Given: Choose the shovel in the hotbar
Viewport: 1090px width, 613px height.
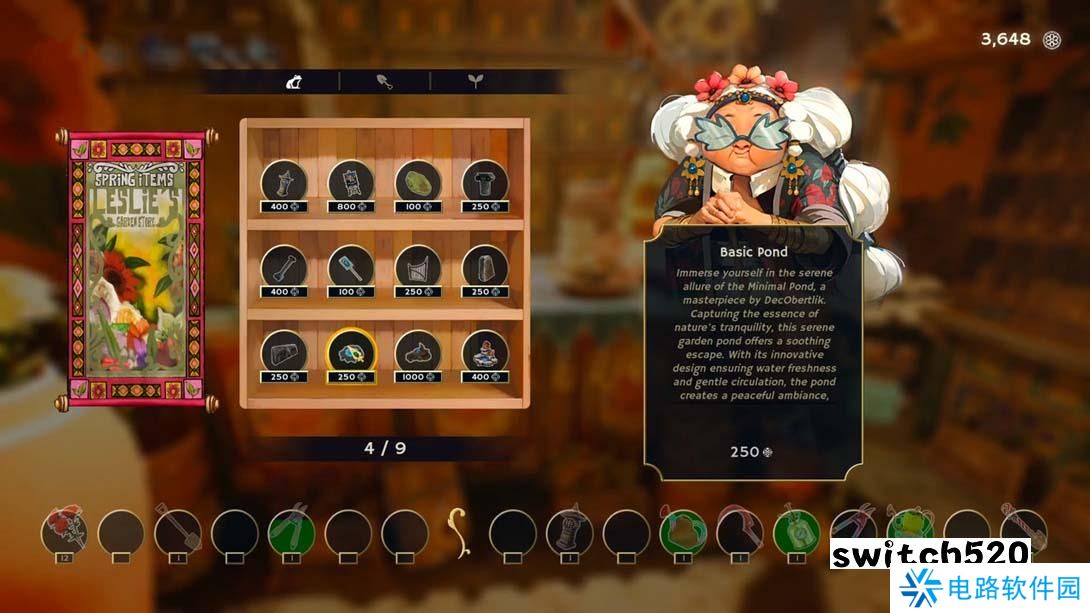Looking at the screenshot, I should click(x=178, y=531).
